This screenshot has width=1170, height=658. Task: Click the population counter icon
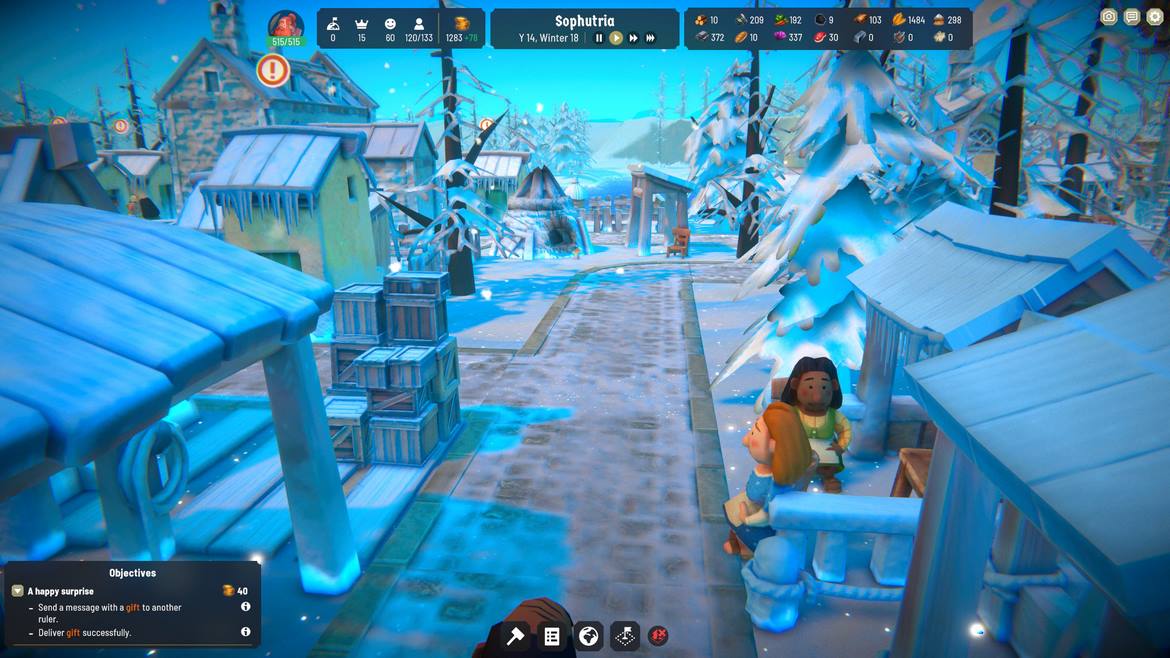coord(419,23)
